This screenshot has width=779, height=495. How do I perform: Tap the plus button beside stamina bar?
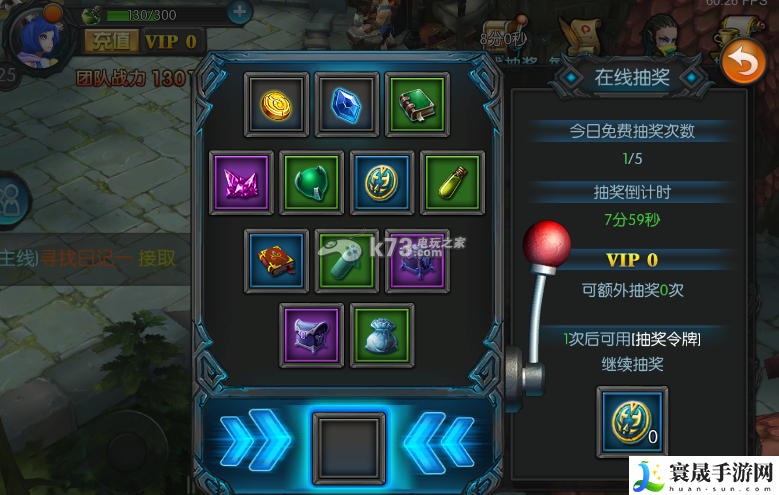coord(240,13)
